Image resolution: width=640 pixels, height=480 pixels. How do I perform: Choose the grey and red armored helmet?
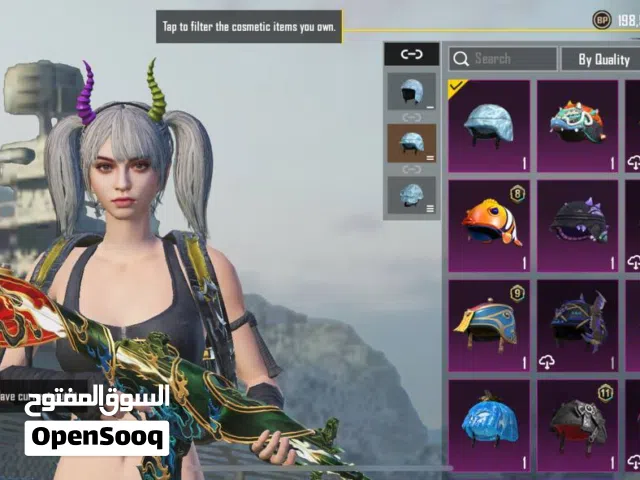tap(577, 424)
